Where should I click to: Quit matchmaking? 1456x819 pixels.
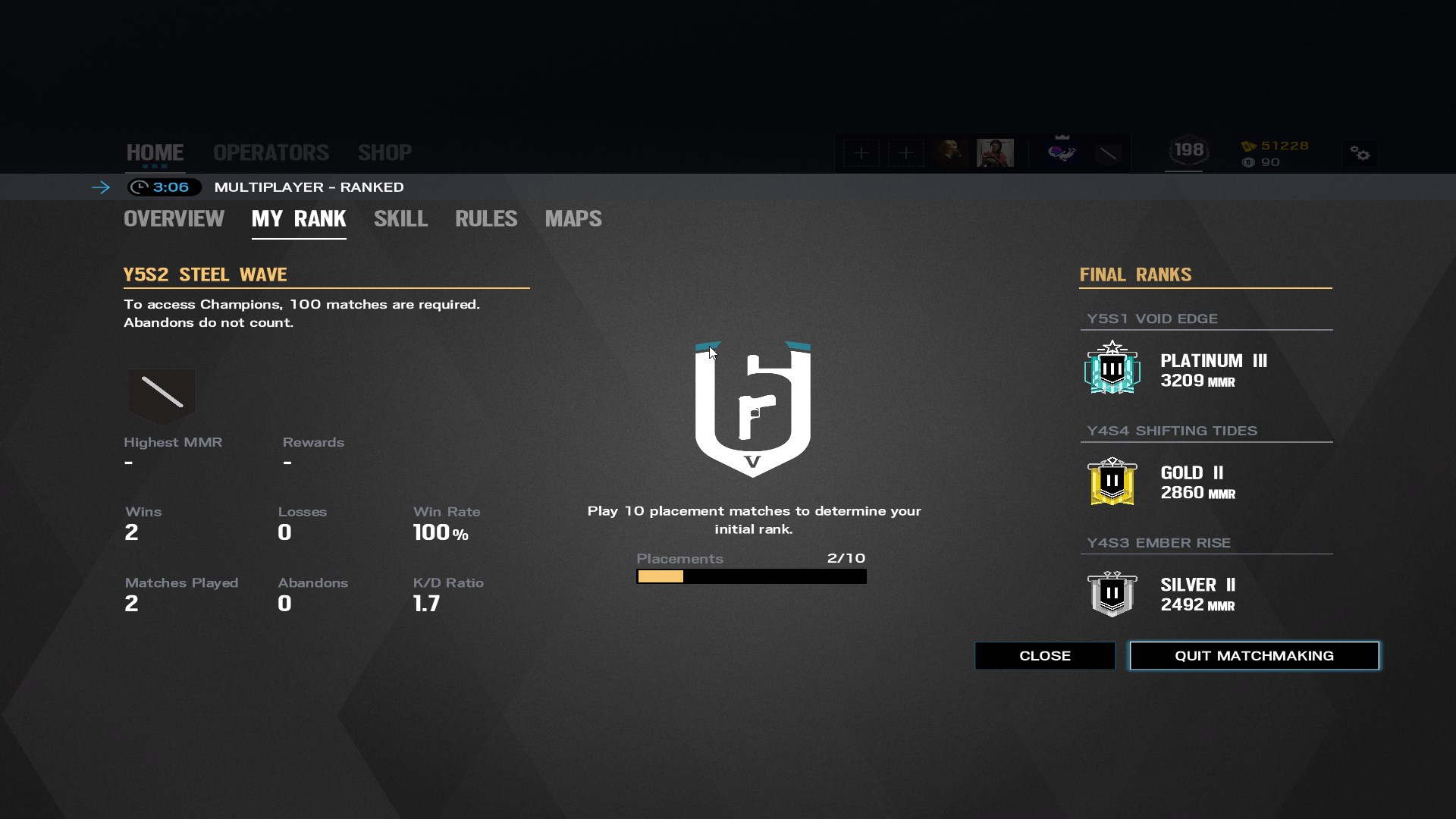(x=1254, y=656)
